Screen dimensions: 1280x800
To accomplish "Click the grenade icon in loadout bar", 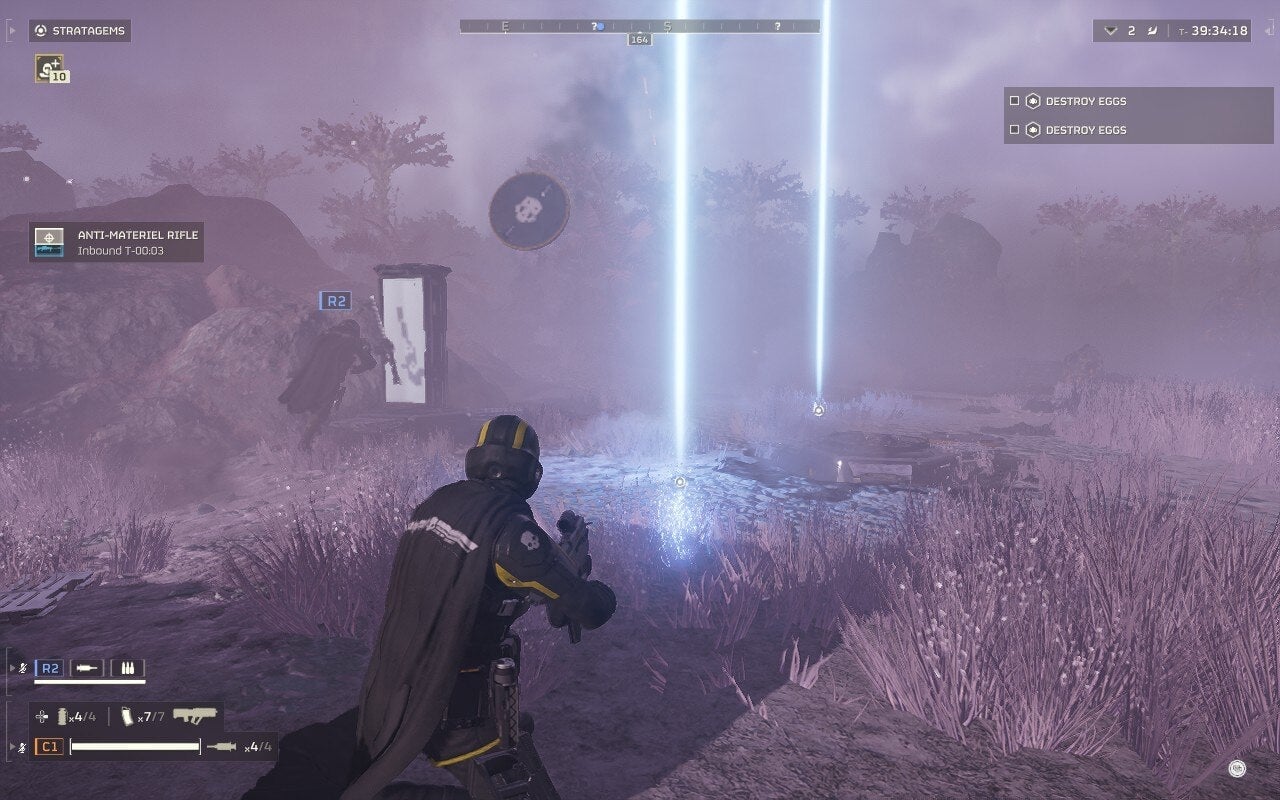I will click(63, 717).
